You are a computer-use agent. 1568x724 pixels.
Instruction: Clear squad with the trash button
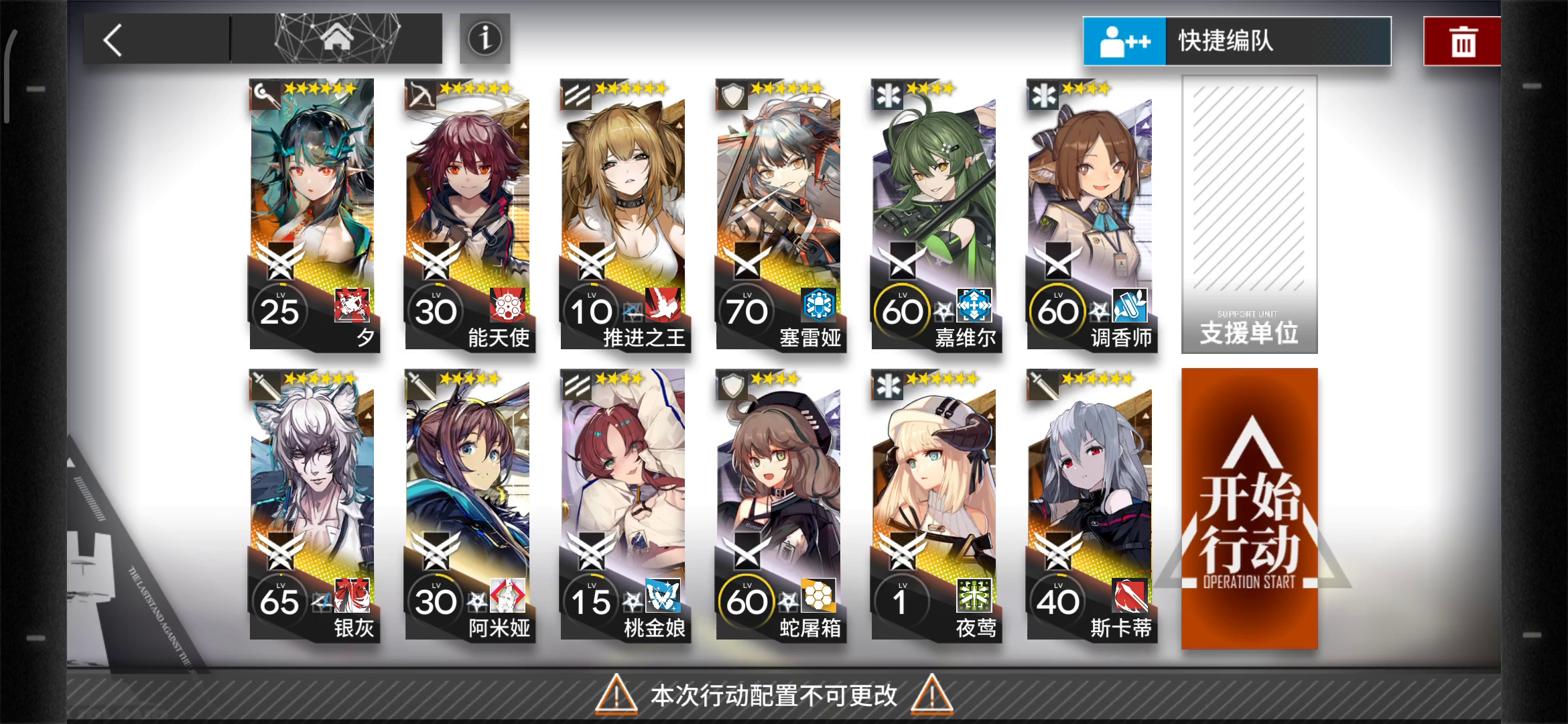pyautogui.click(x=1462, y=42)
